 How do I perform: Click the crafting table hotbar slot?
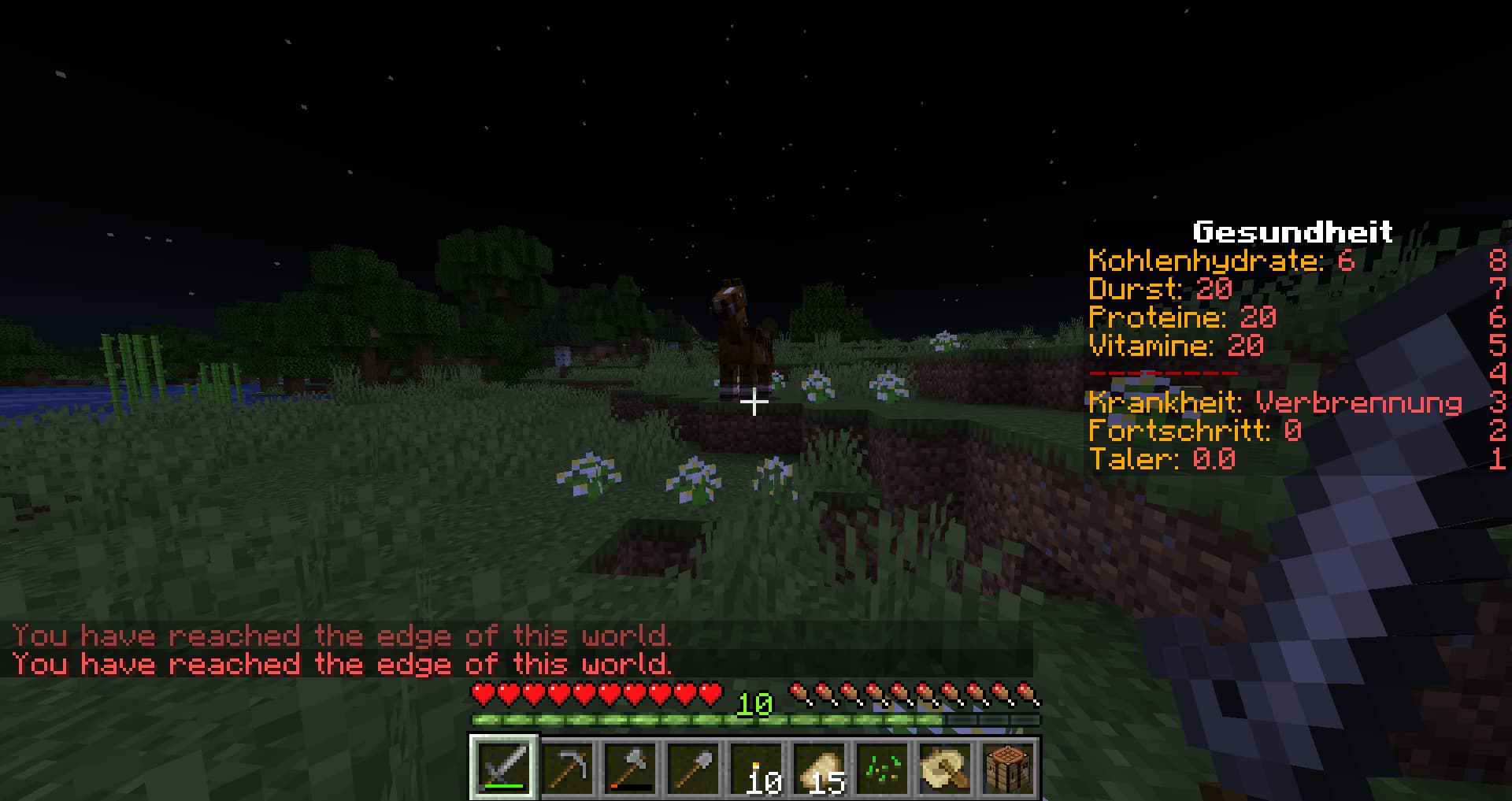point(1009,767)
